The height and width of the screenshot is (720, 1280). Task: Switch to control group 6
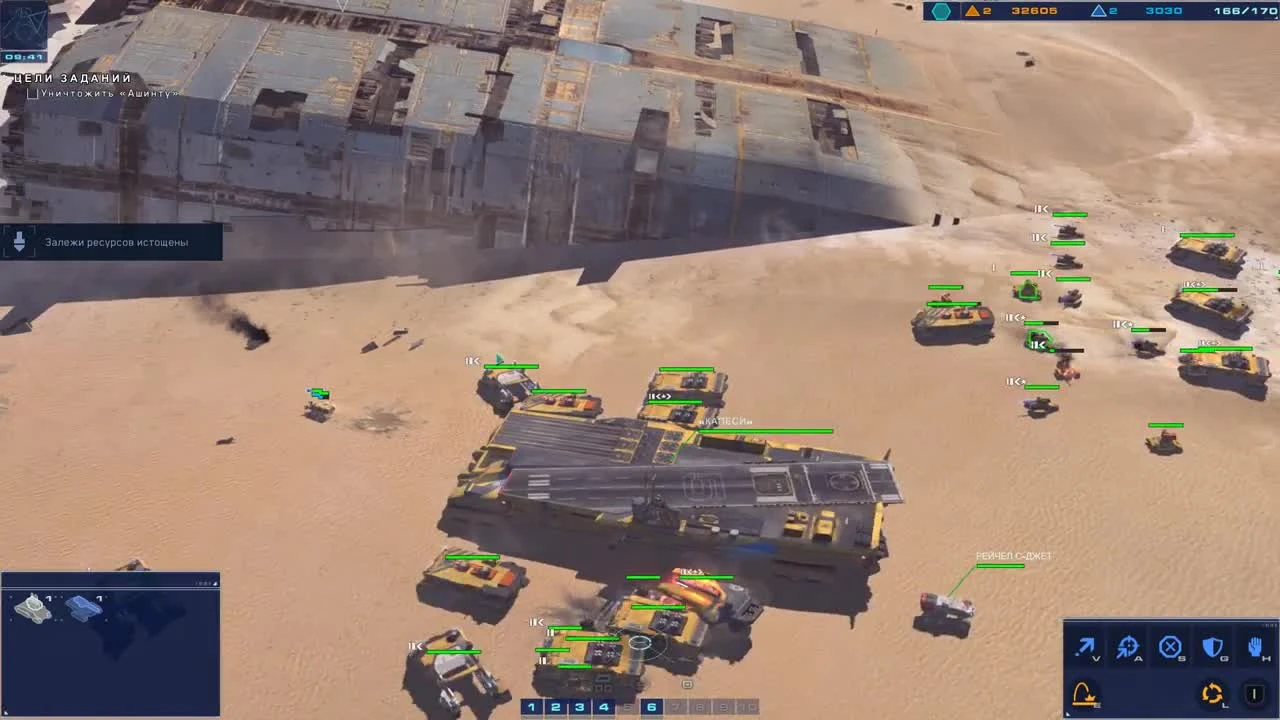(x=651, y=706)
